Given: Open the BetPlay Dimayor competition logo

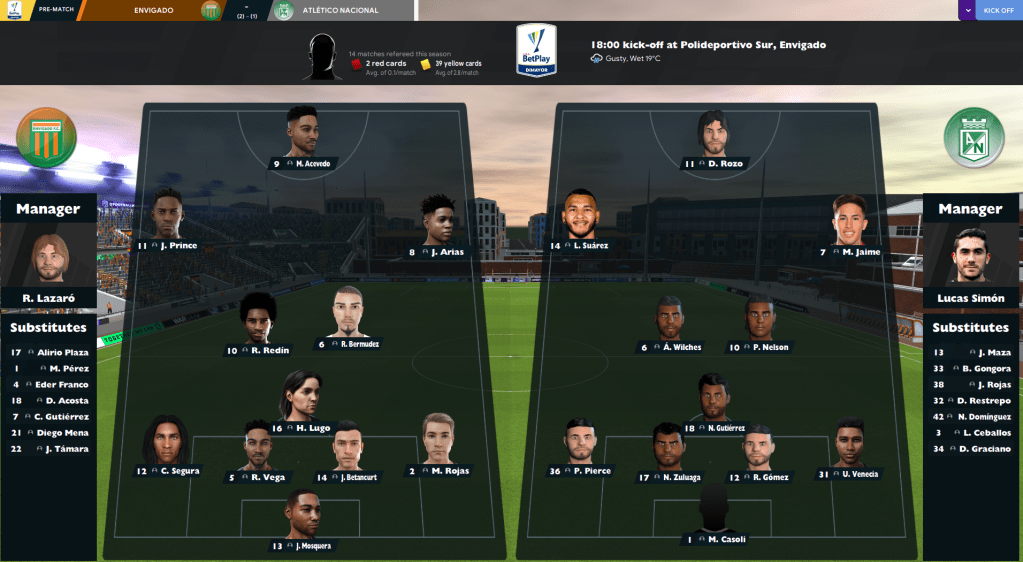Looking at the screenshot, I should [536, 50].
